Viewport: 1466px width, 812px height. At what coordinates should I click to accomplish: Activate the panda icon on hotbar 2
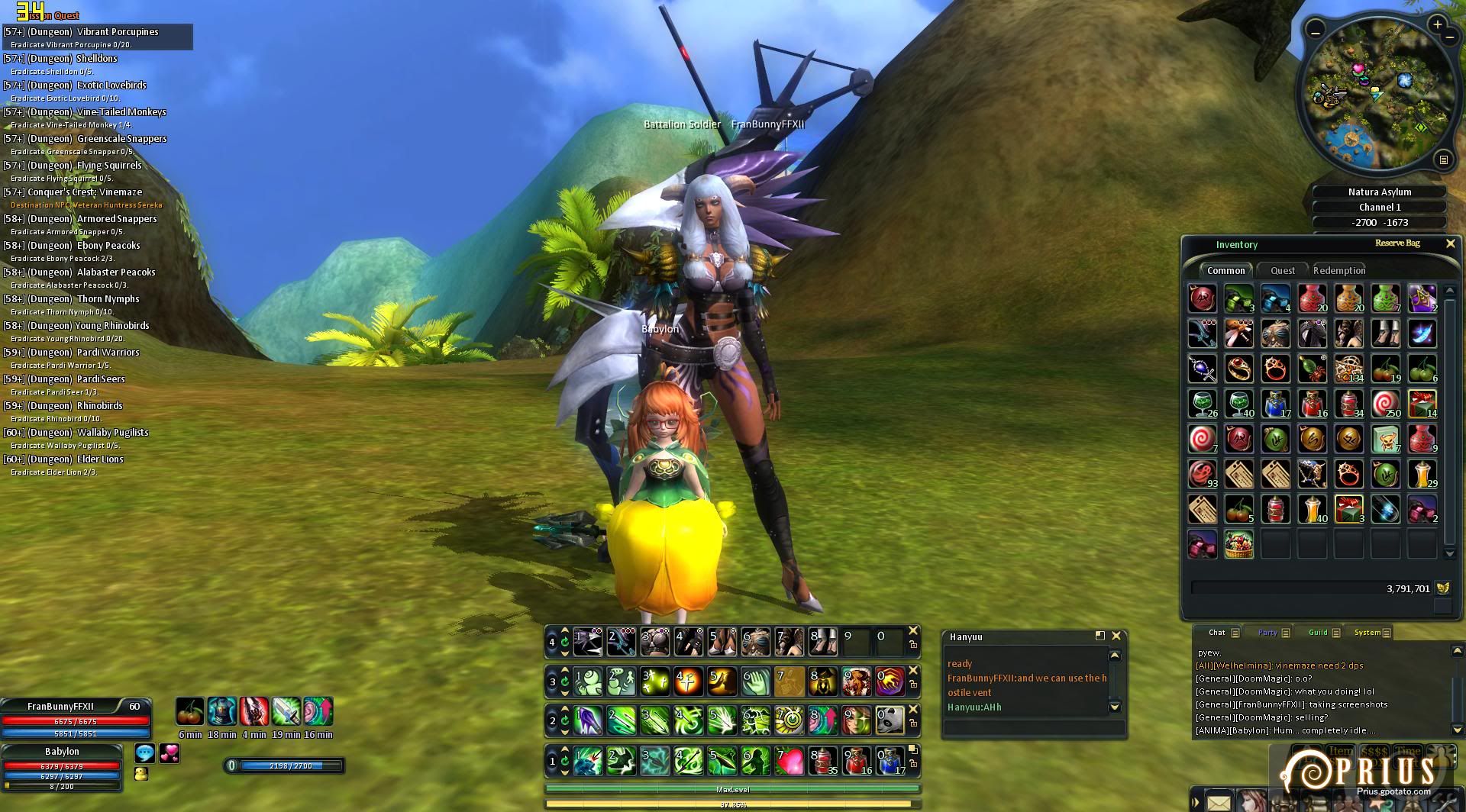pos(890,720)
